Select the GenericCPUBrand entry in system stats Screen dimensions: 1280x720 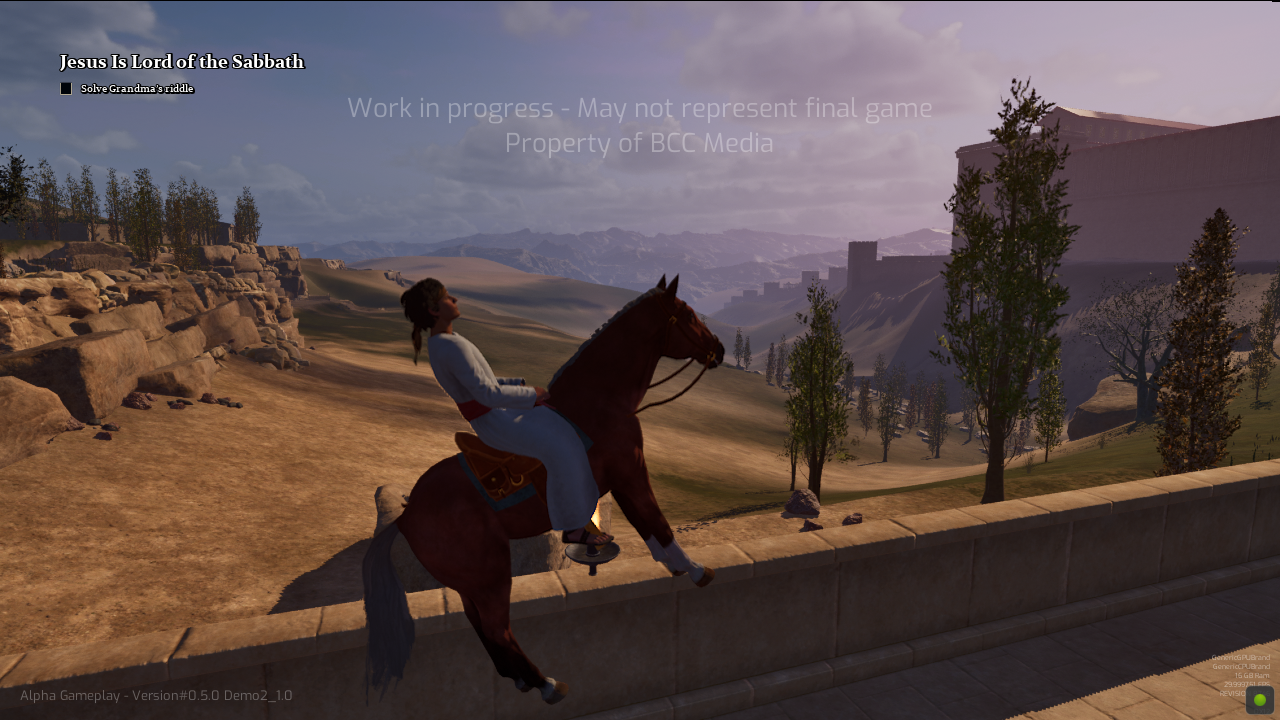coord(1242,666)
